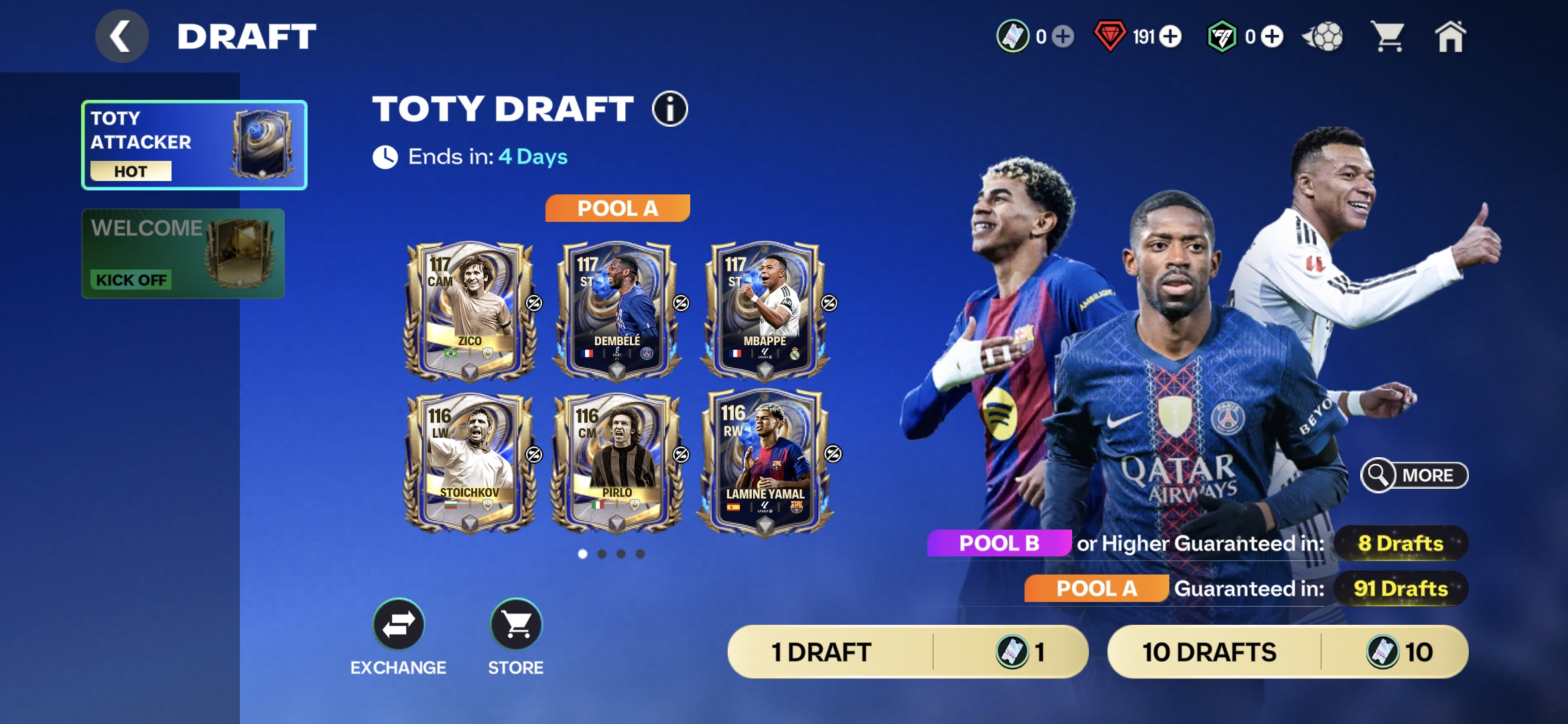Add more draft tokens
This screenshot has height=724, width=1568.
(x=1063, y=36)
